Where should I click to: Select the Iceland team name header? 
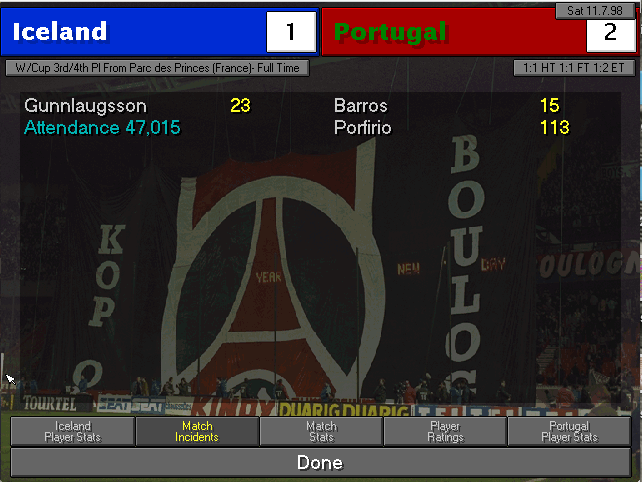[60, 32]
